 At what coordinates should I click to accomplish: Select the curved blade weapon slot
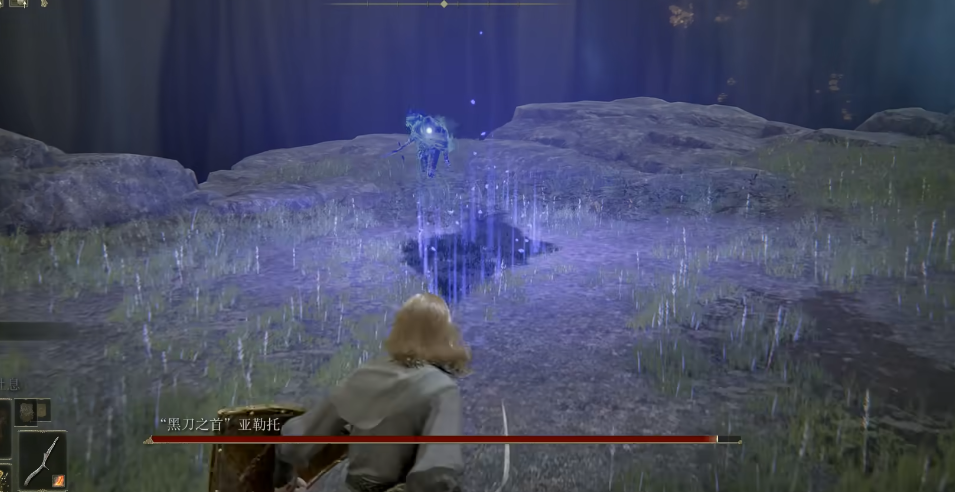click(42, 459)
